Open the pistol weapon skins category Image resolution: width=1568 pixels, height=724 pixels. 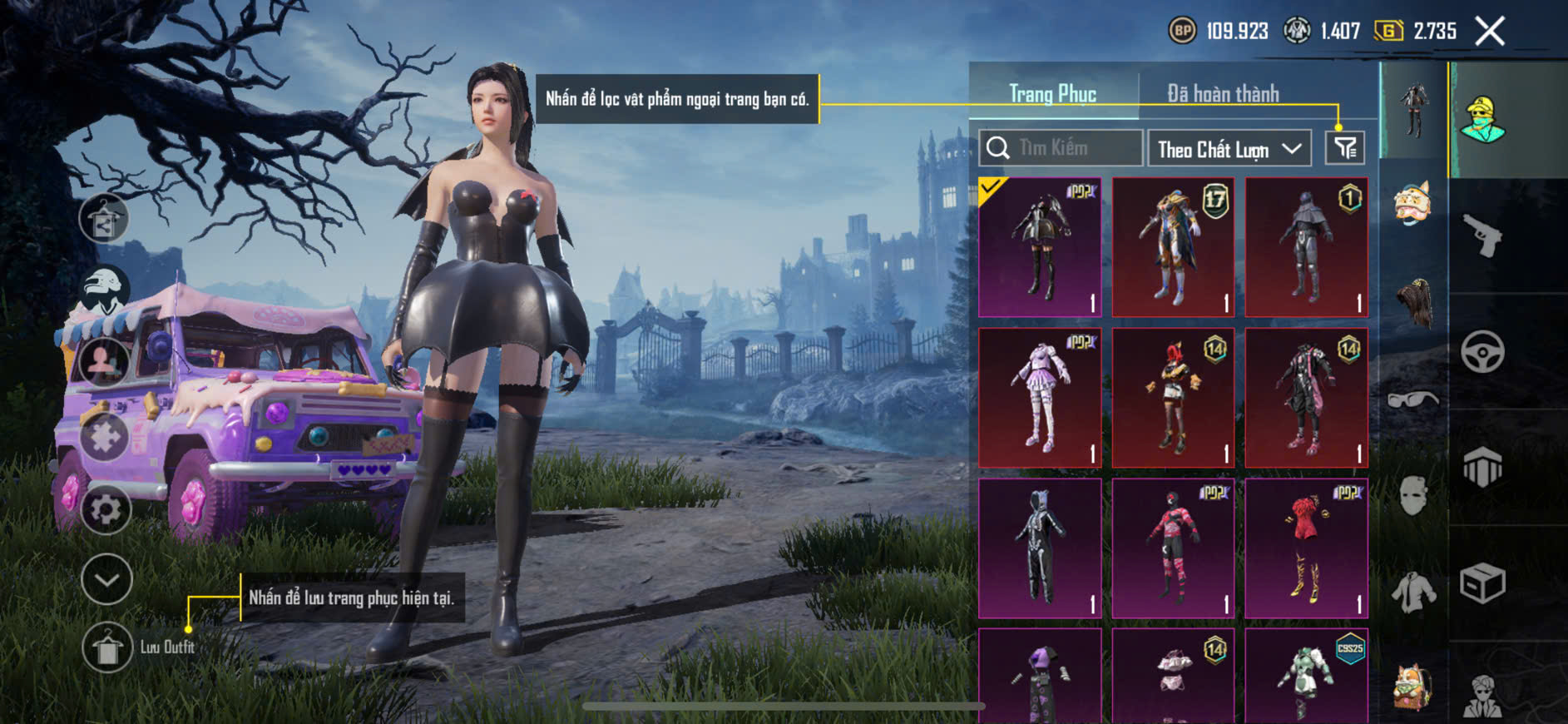[x=1483, y=236]
